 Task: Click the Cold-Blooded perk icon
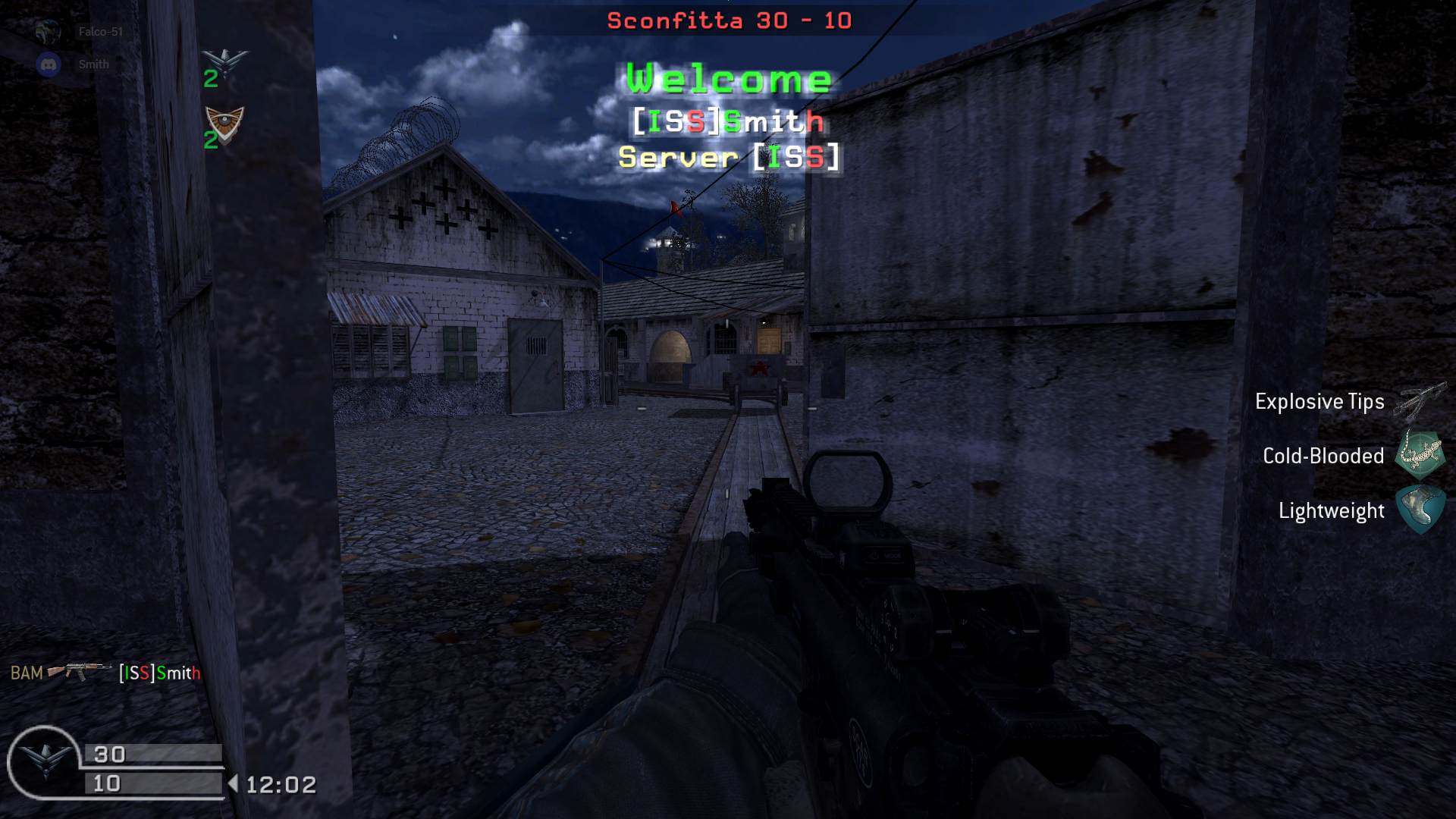[1420, 455]
